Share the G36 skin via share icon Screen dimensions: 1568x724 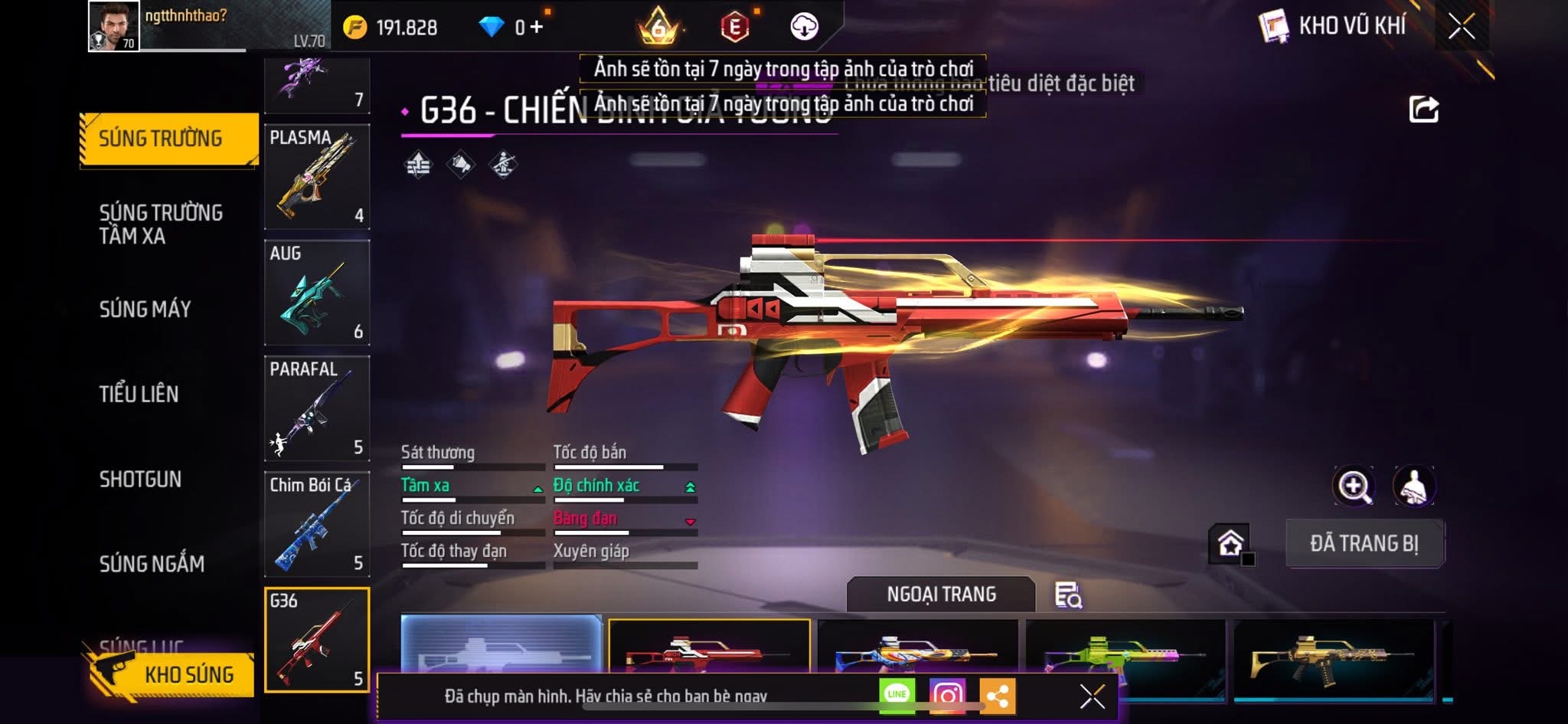1423,110
